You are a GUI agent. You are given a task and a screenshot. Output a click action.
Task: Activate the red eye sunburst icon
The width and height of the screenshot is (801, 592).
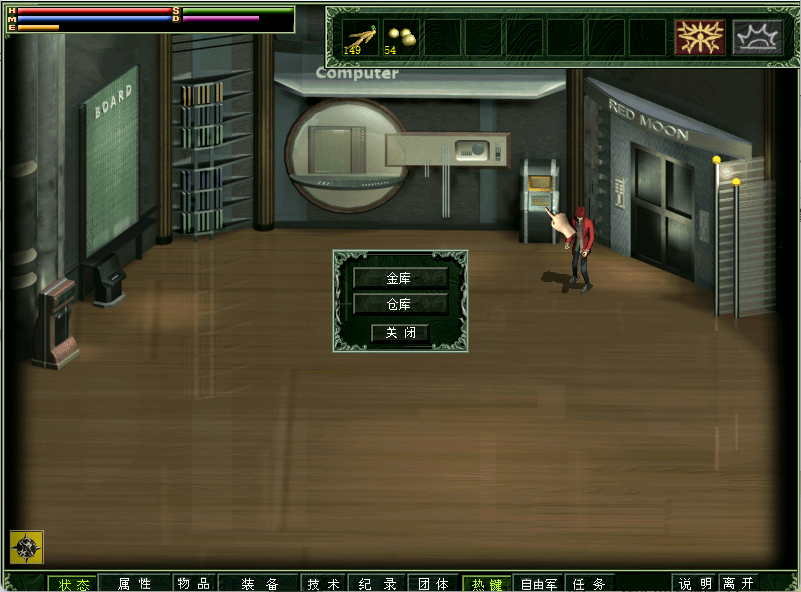click(699, 37)
